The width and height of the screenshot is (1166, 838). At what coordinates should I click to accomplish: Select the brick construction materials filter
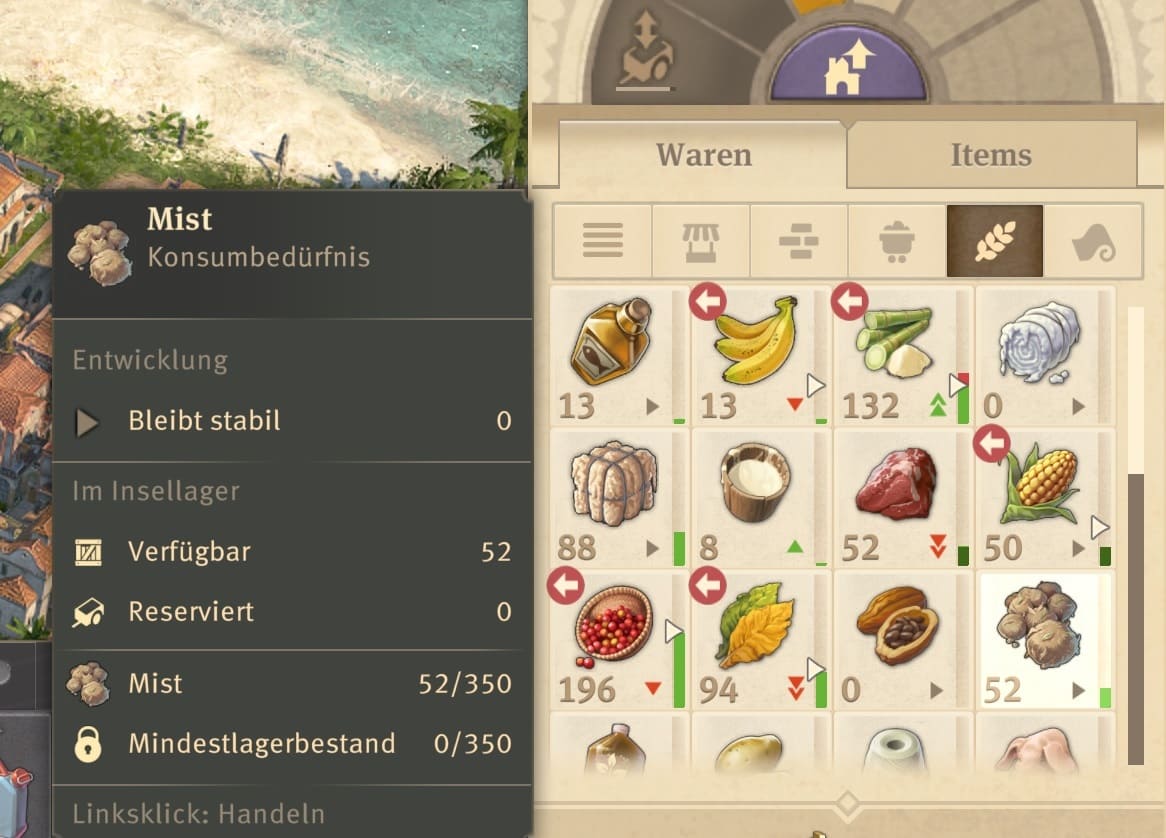click(x=798, y=241)
